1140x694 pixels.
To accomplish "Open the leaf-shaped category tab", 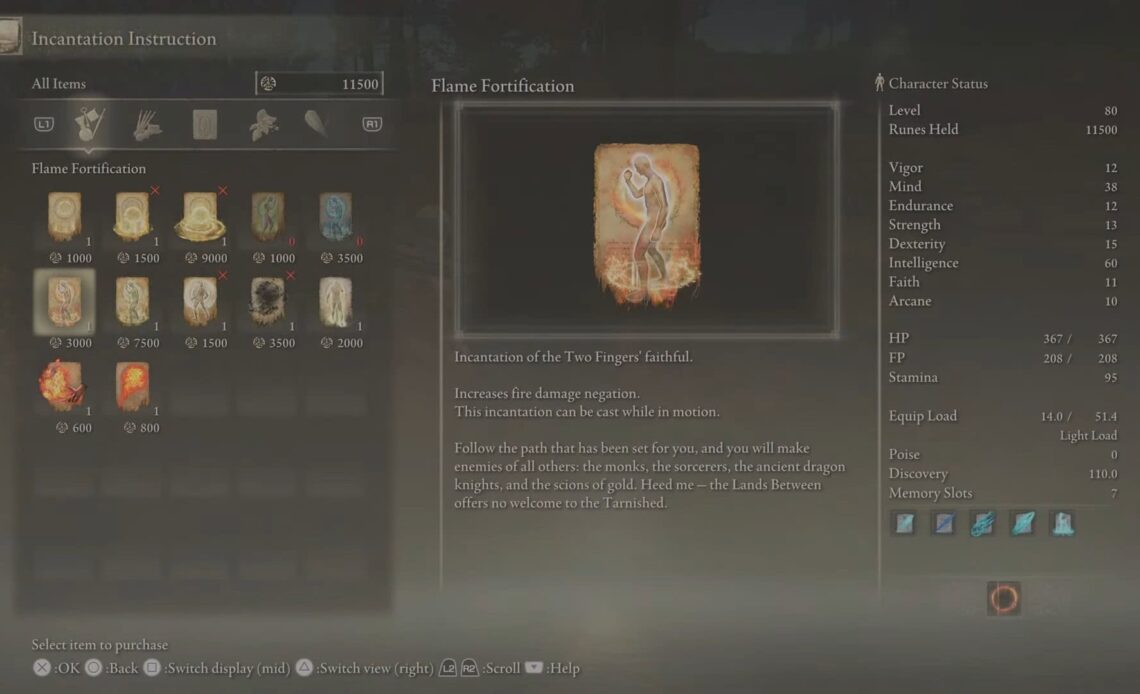I will click(262, 124).
